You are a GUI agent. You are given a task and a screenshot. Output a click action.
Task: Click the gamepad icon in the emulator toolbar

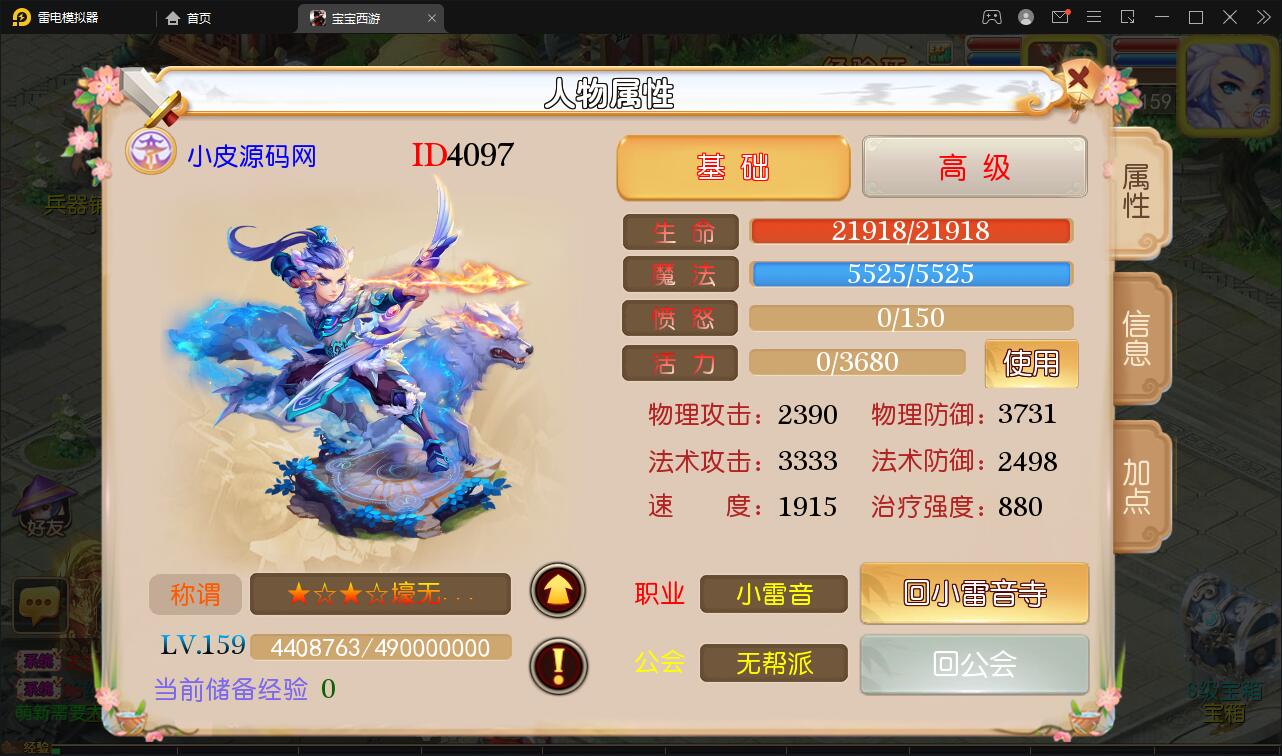point(991,17)
